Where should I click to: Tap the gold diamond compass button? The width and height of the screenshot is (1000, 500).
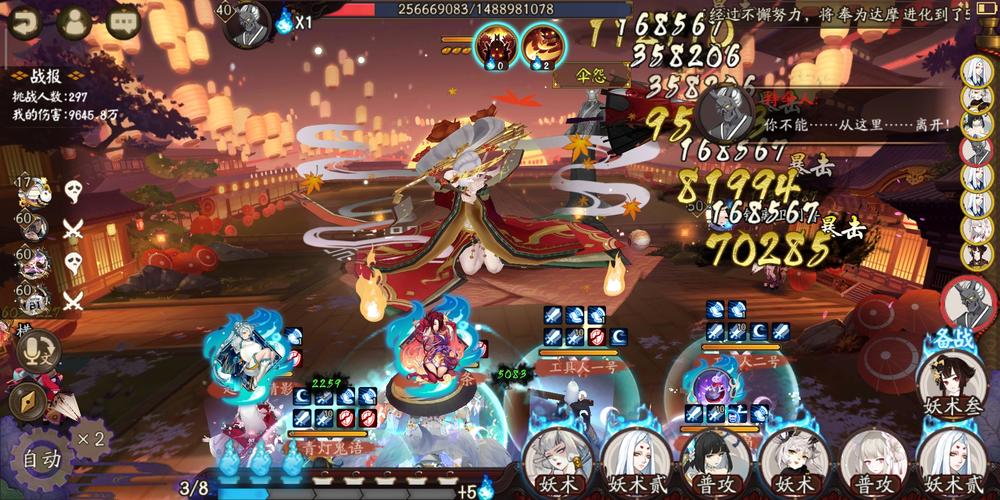[28, 401]
